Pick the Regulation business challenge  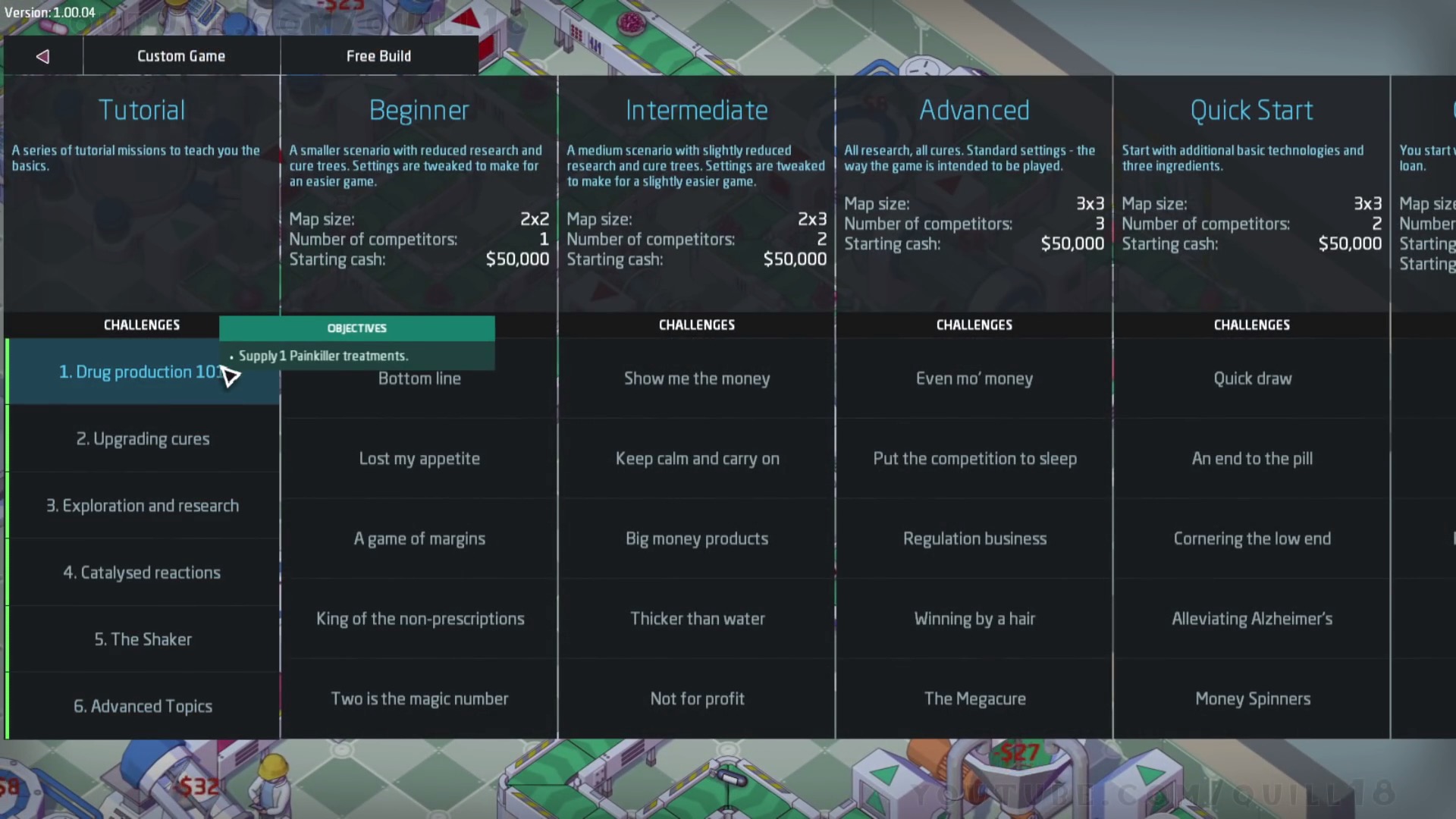pos(974,538)
